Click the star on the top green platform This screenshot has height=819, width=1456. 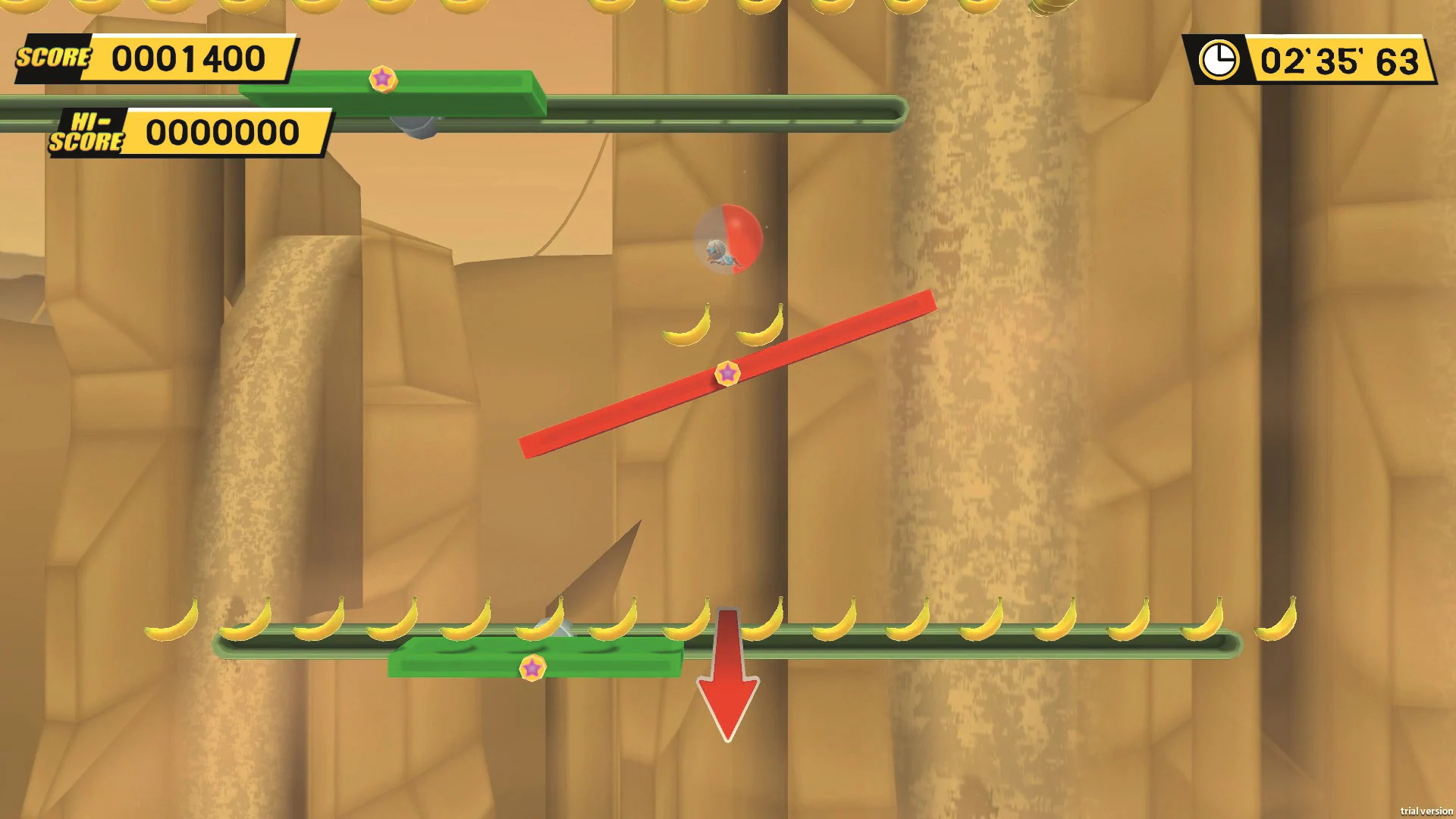[383, 77]
